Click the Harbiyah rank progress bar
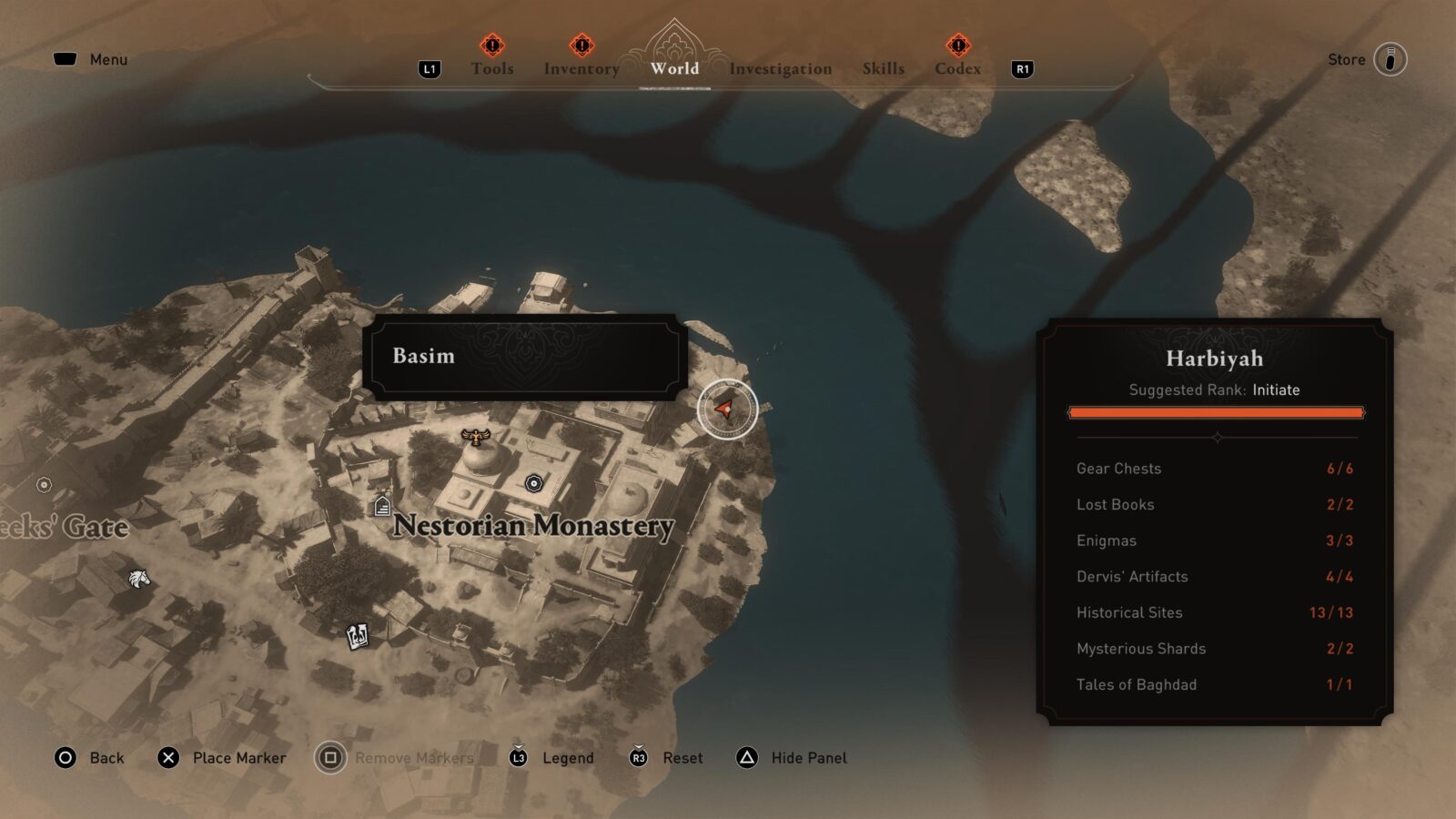 [1217, 411]
